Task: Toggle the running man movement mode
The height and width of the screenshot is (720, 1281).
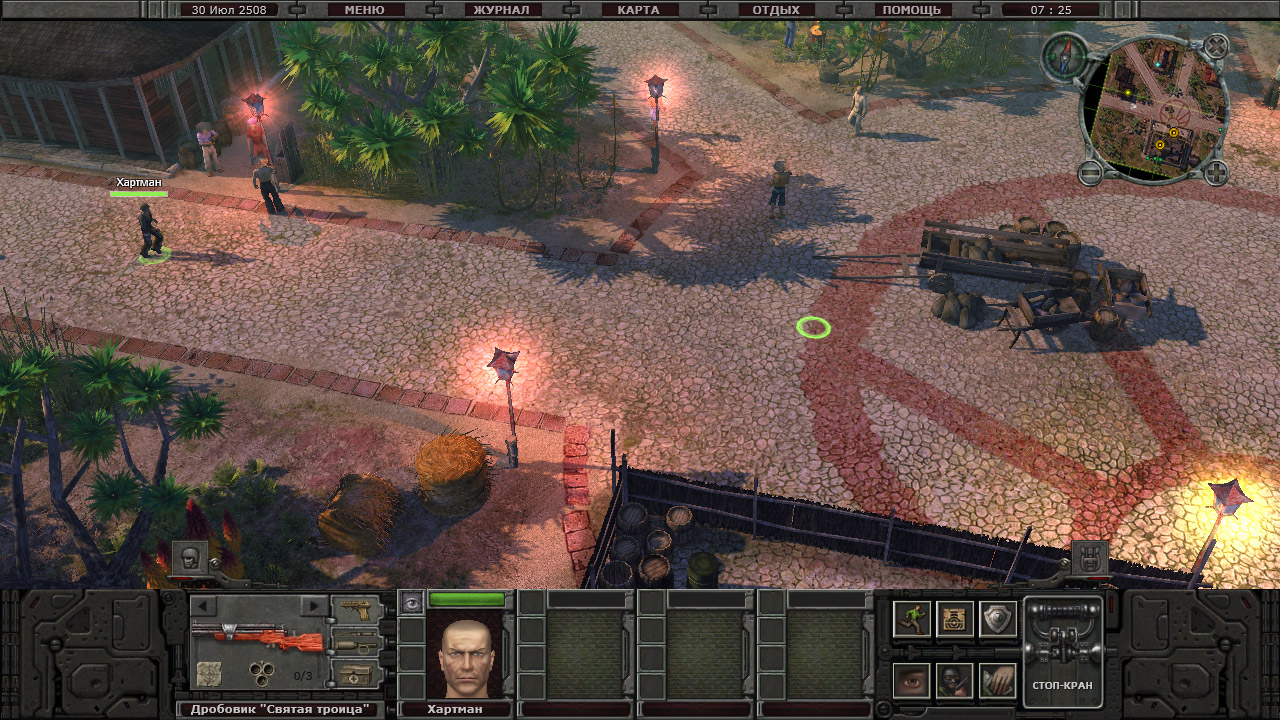Action: click(x=911, y=619)
